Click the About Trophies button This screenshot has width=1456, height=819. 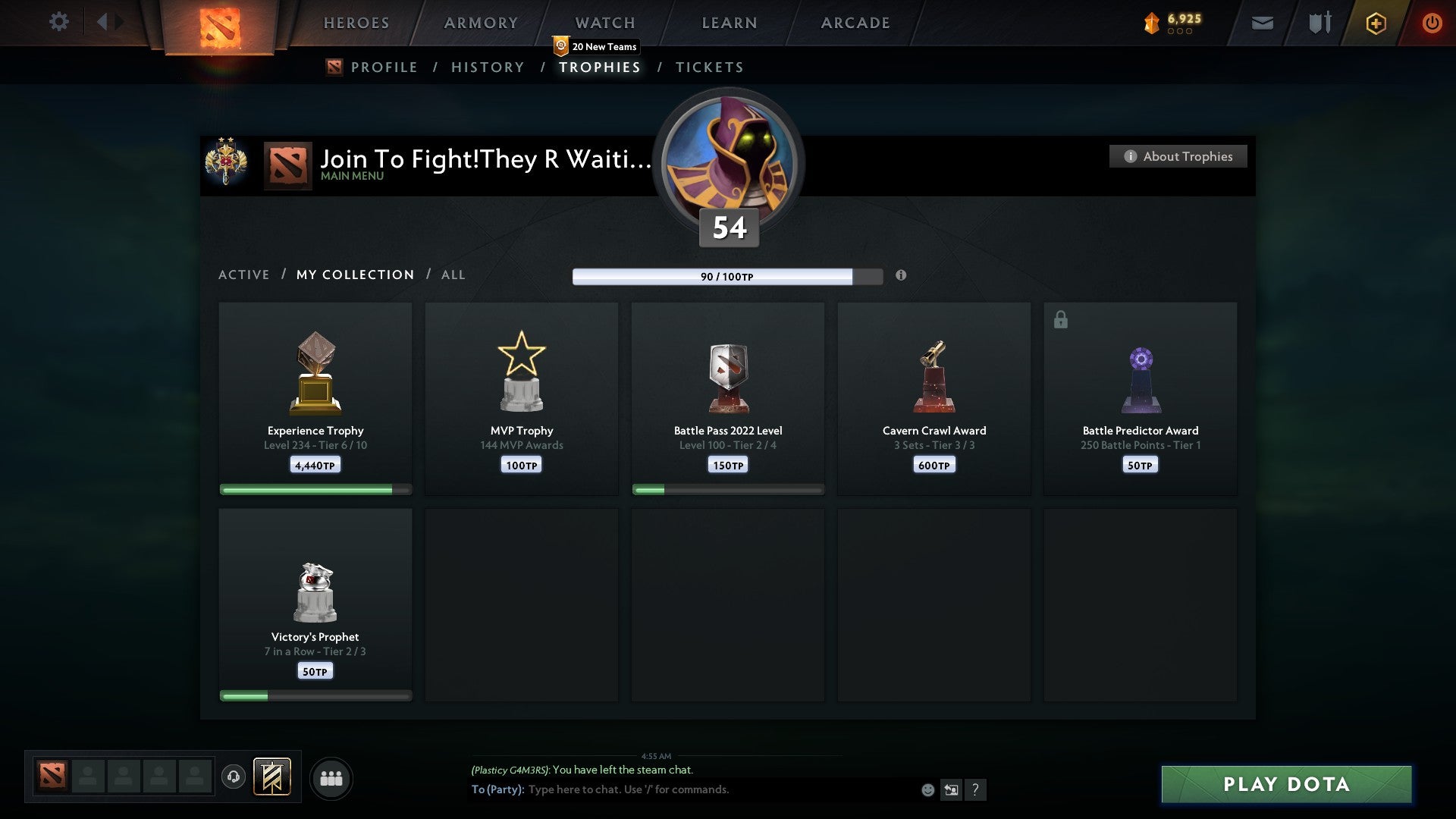tap(1178, 156)
